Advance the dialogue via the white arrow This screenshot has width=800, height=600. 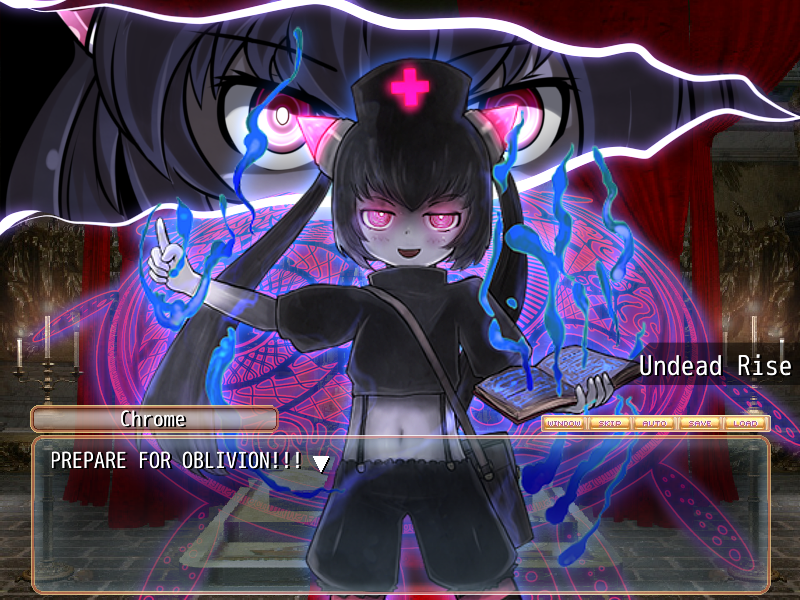point(321,462)
